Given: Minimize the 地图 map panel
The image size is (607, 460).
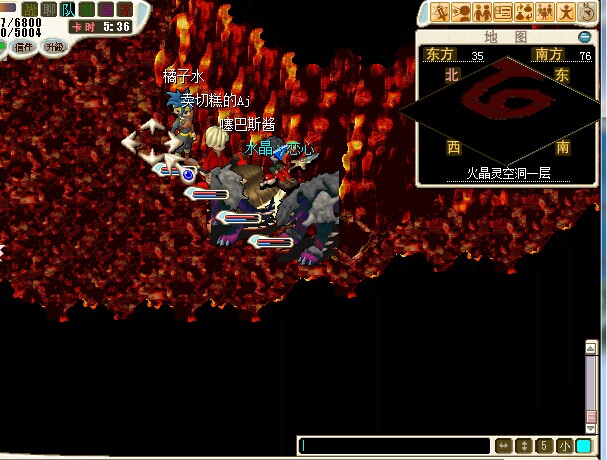Looking at the screenshot, I should coord(584,37).
